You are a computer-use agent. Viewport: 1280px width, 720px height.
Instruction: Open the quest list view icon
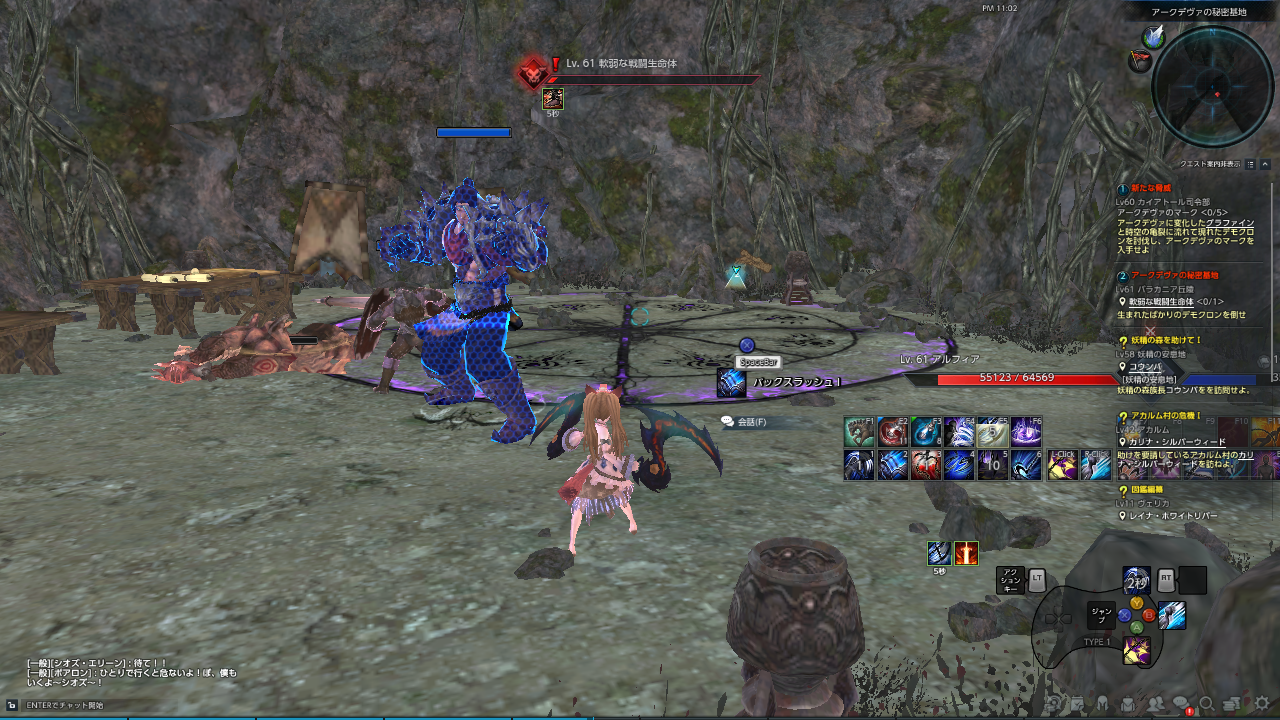(x=1249, y=164)
